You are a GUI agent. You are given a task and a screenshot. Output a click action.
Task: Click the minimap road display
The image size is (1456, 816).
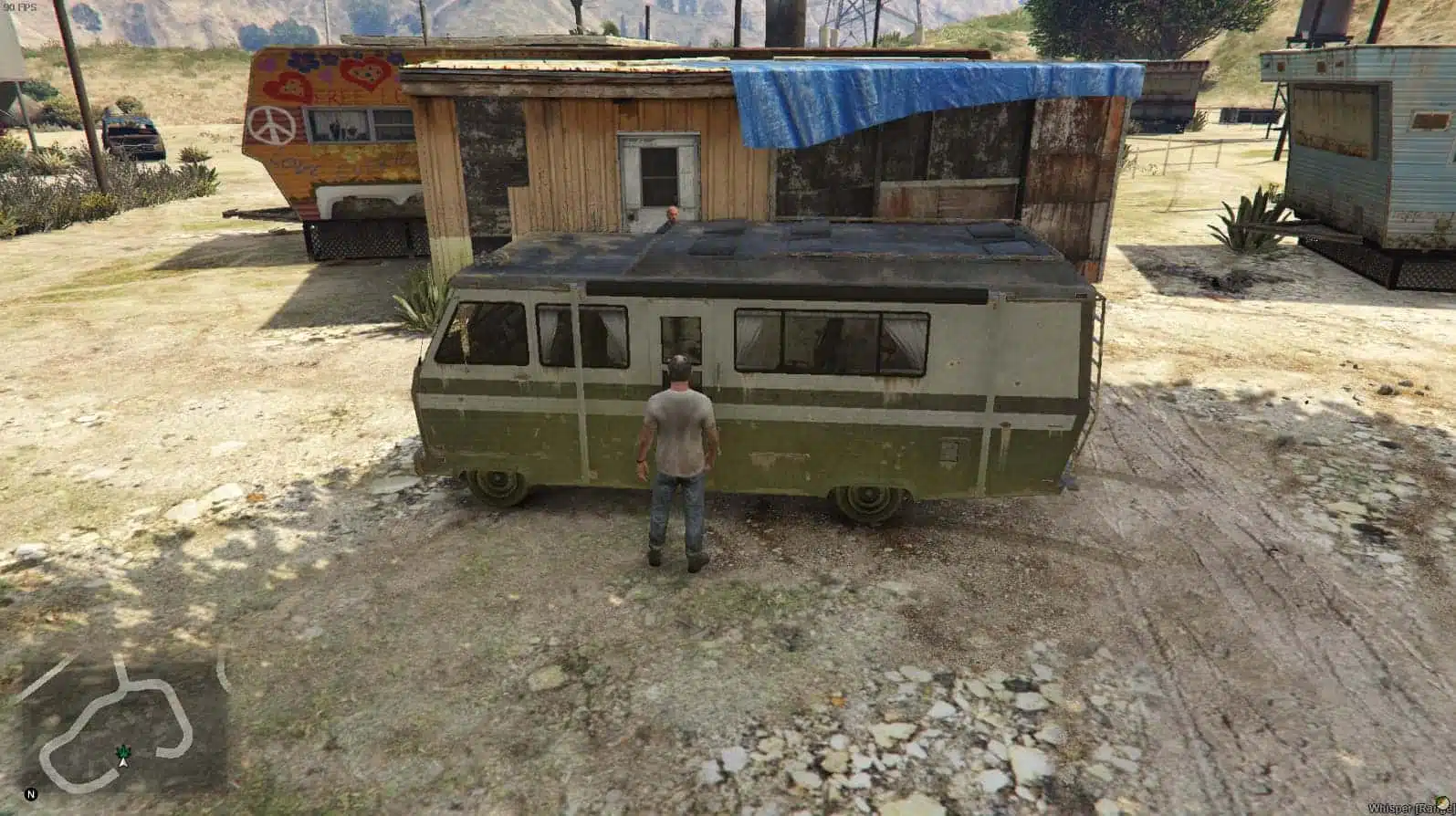coord(123,723)
